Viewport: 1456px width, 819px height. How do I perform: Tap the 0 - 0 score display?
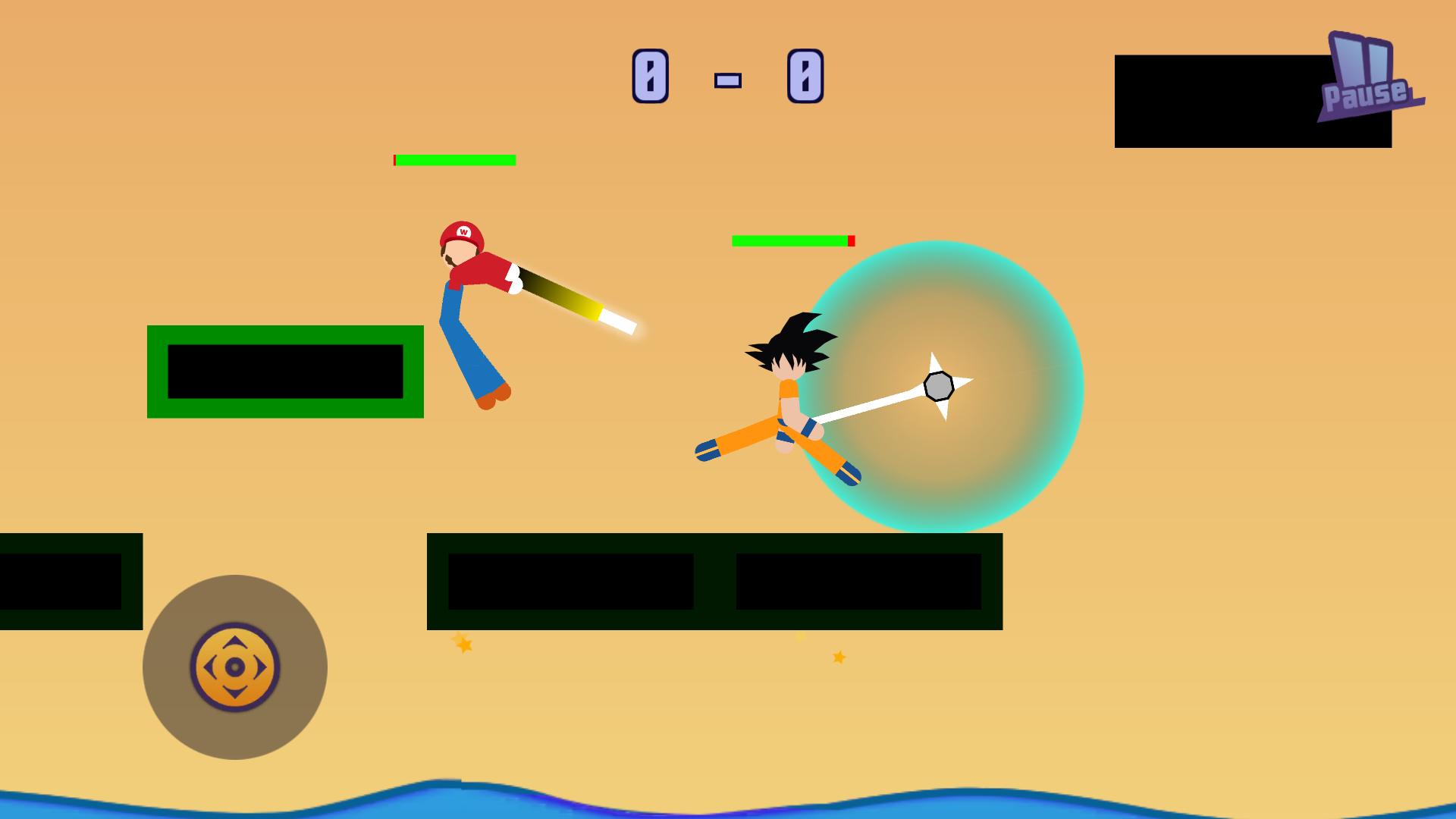pos(726,76)
